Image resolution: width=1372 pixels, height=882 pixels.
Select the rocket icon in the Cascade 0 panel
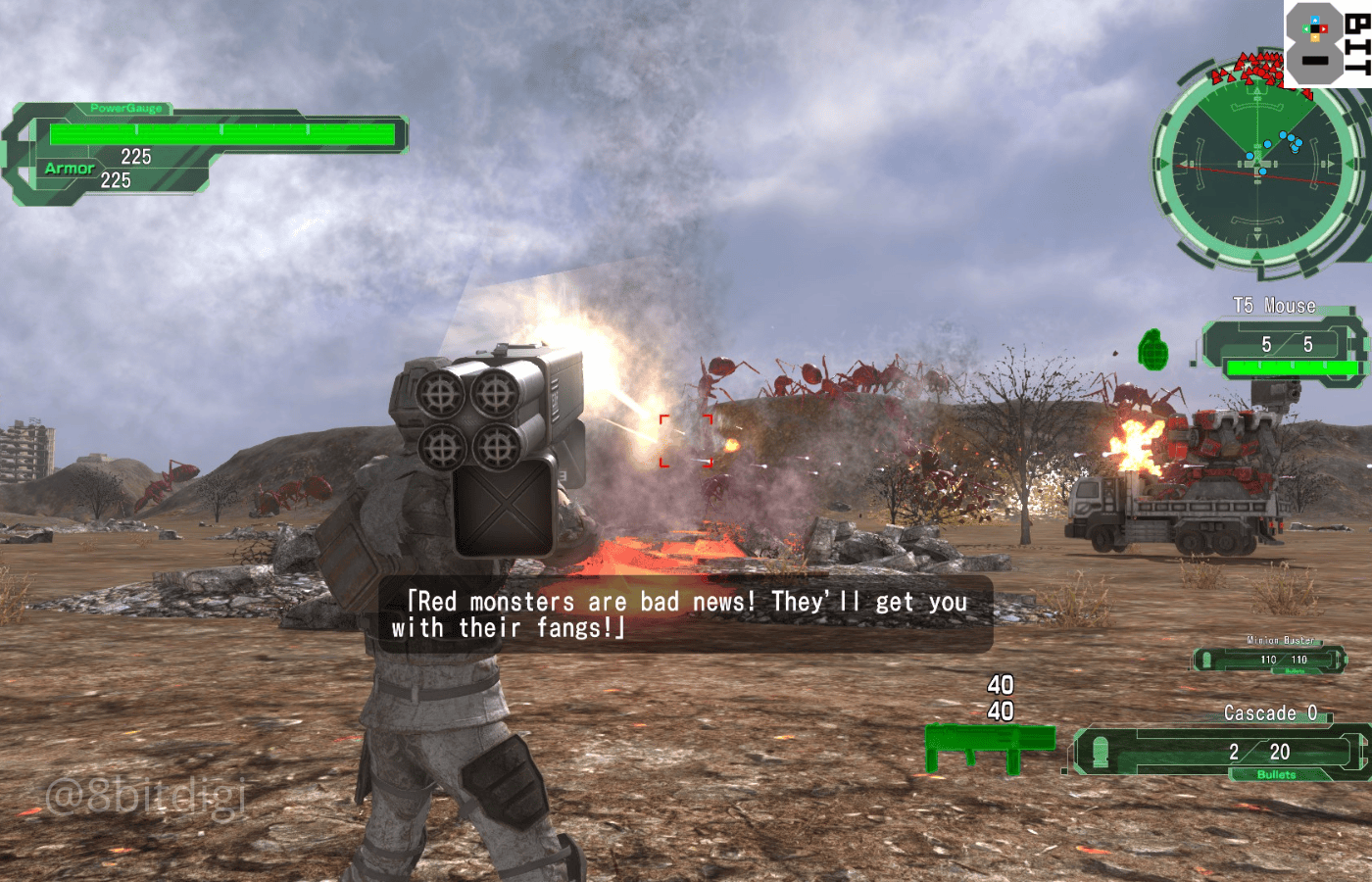click(1102, 753)
